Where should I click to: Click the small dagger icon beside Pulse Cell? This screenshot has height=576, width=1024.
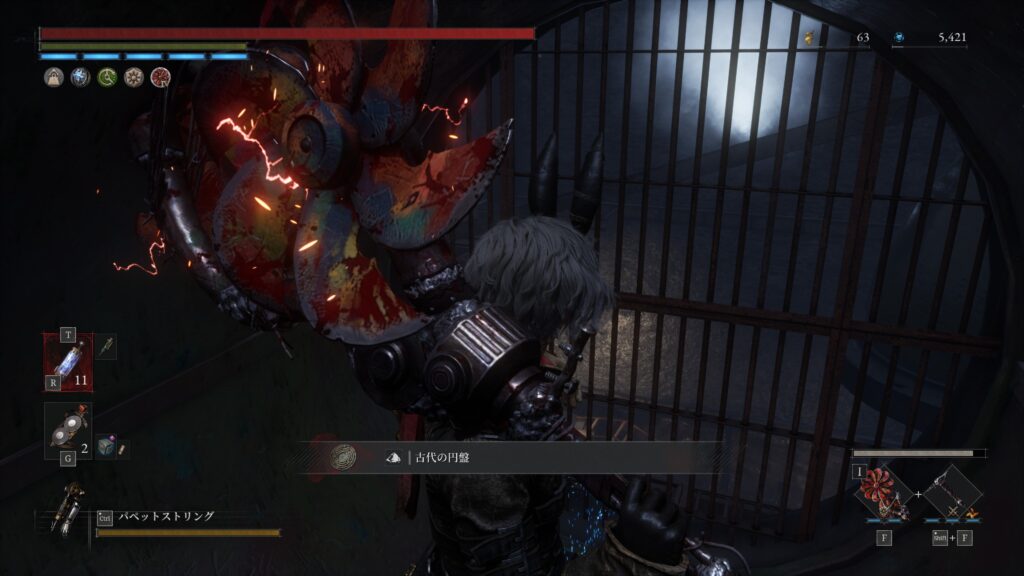point(105,344)
